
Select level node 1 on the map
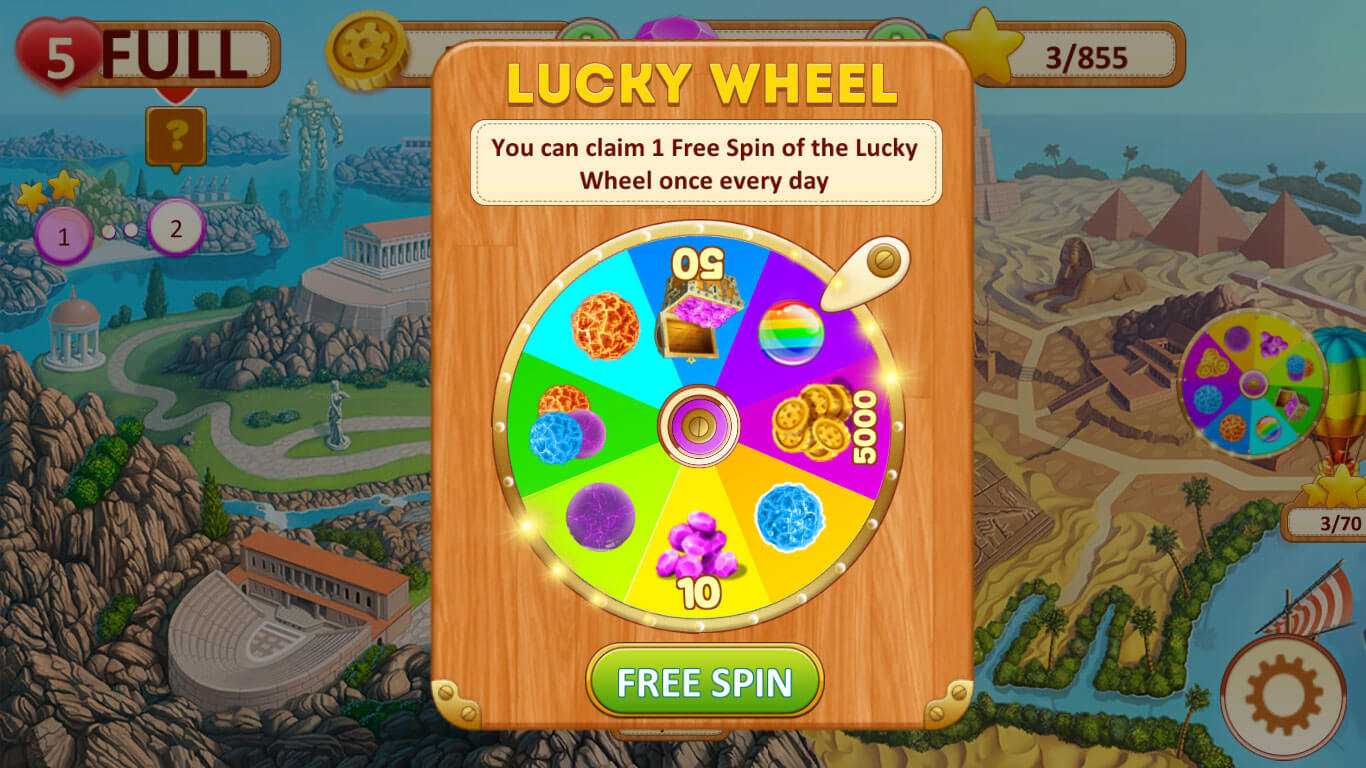click(62, 236)
